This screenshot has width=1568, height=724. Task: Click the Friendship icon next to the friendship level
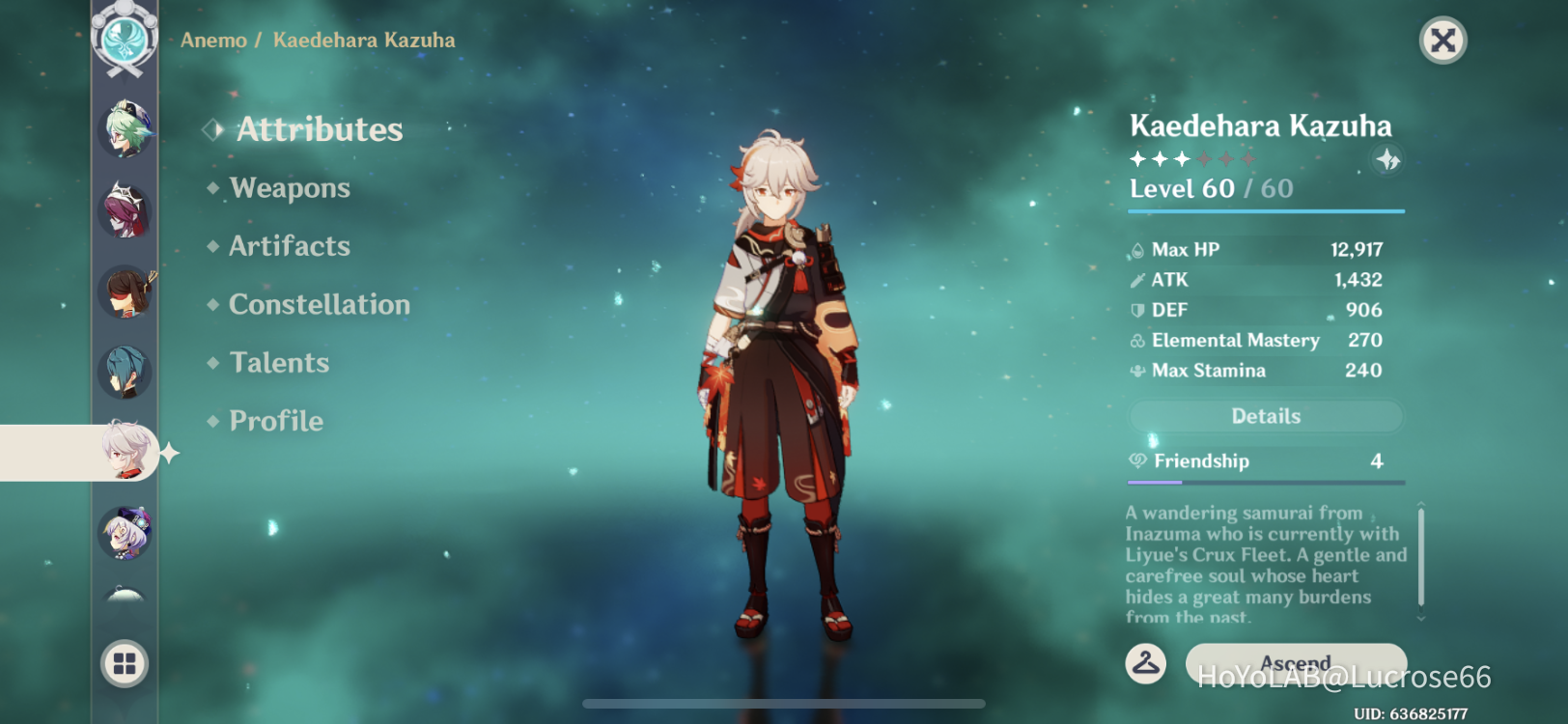pyautogui.click(x=1136, y=461)
